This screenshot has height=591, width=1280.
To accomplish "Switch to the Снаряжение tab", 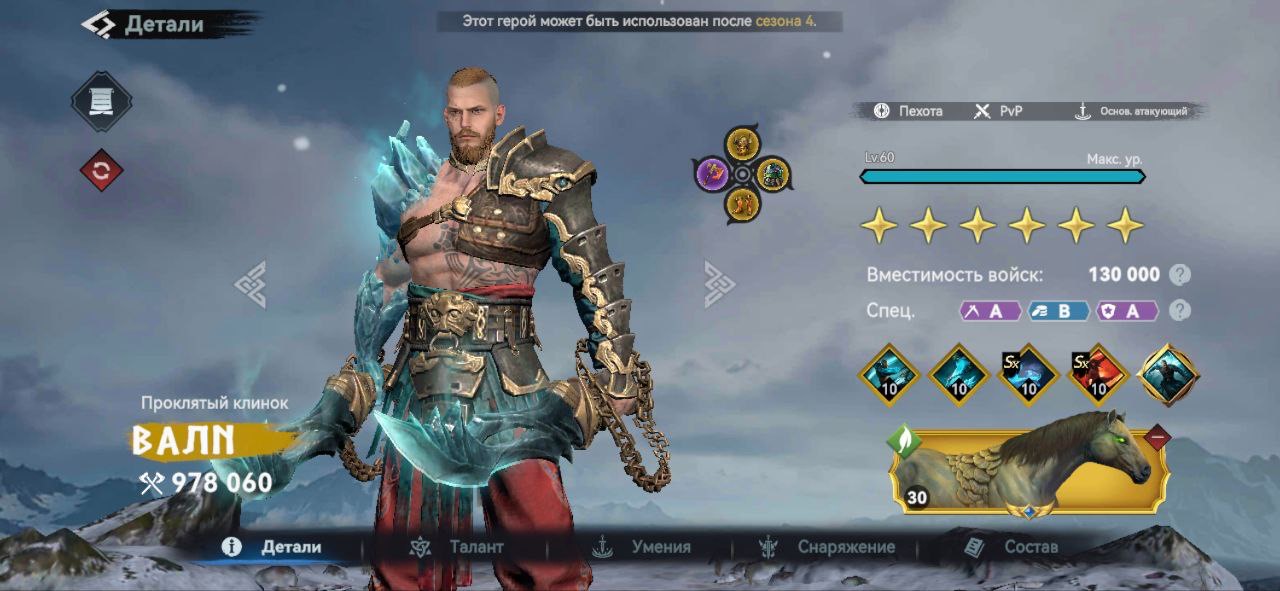I will point(827,547).
